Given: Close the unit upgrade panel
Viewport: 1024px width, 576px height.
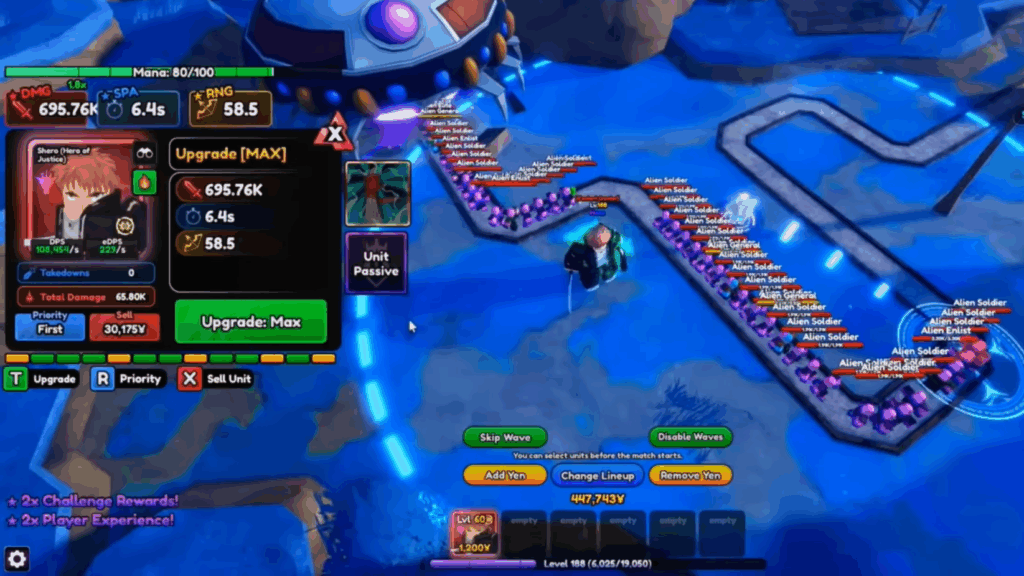Looking at the screenshot, I should 334,133.
